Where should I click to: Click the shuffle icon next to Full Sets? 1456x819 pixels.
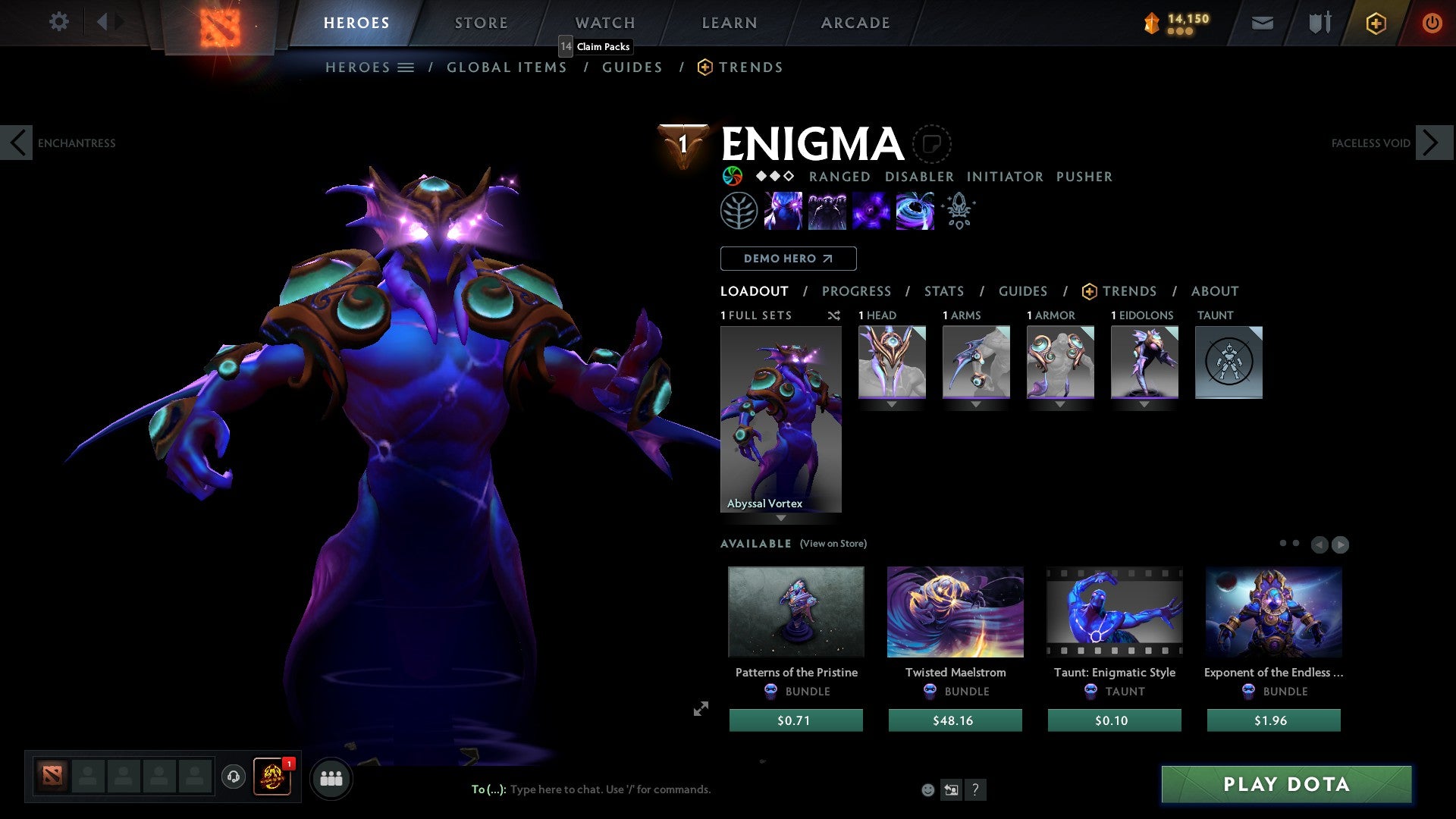coord(834,315)
